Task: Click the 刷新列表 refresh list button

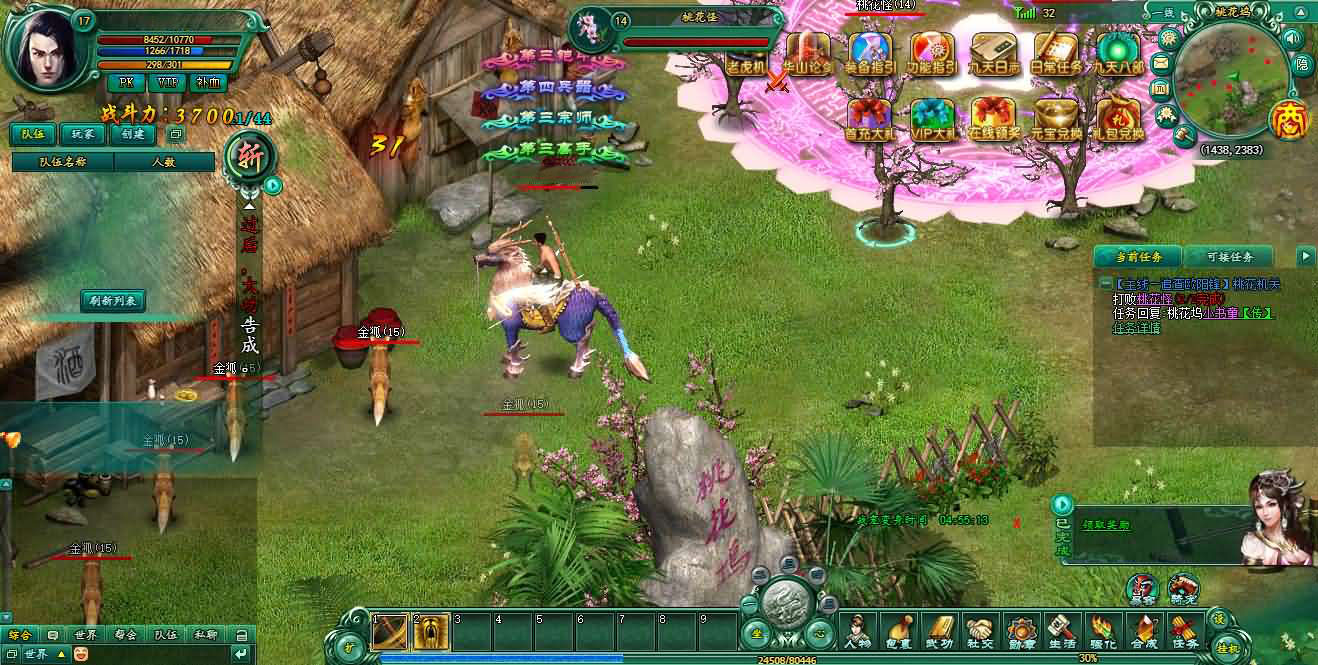Action: coord(113,299)
